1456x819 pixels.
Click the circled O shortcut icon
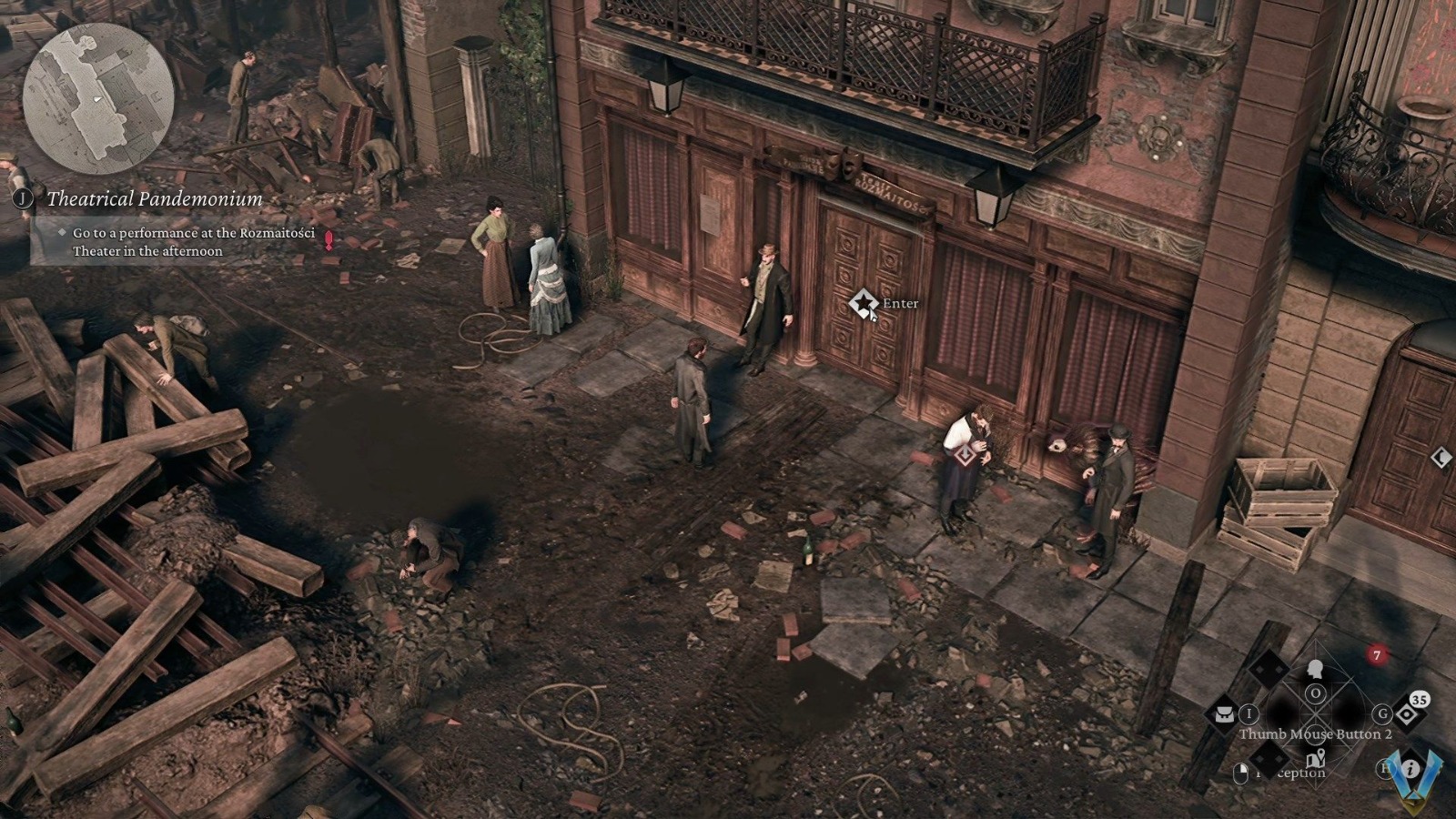point(1315,694)
